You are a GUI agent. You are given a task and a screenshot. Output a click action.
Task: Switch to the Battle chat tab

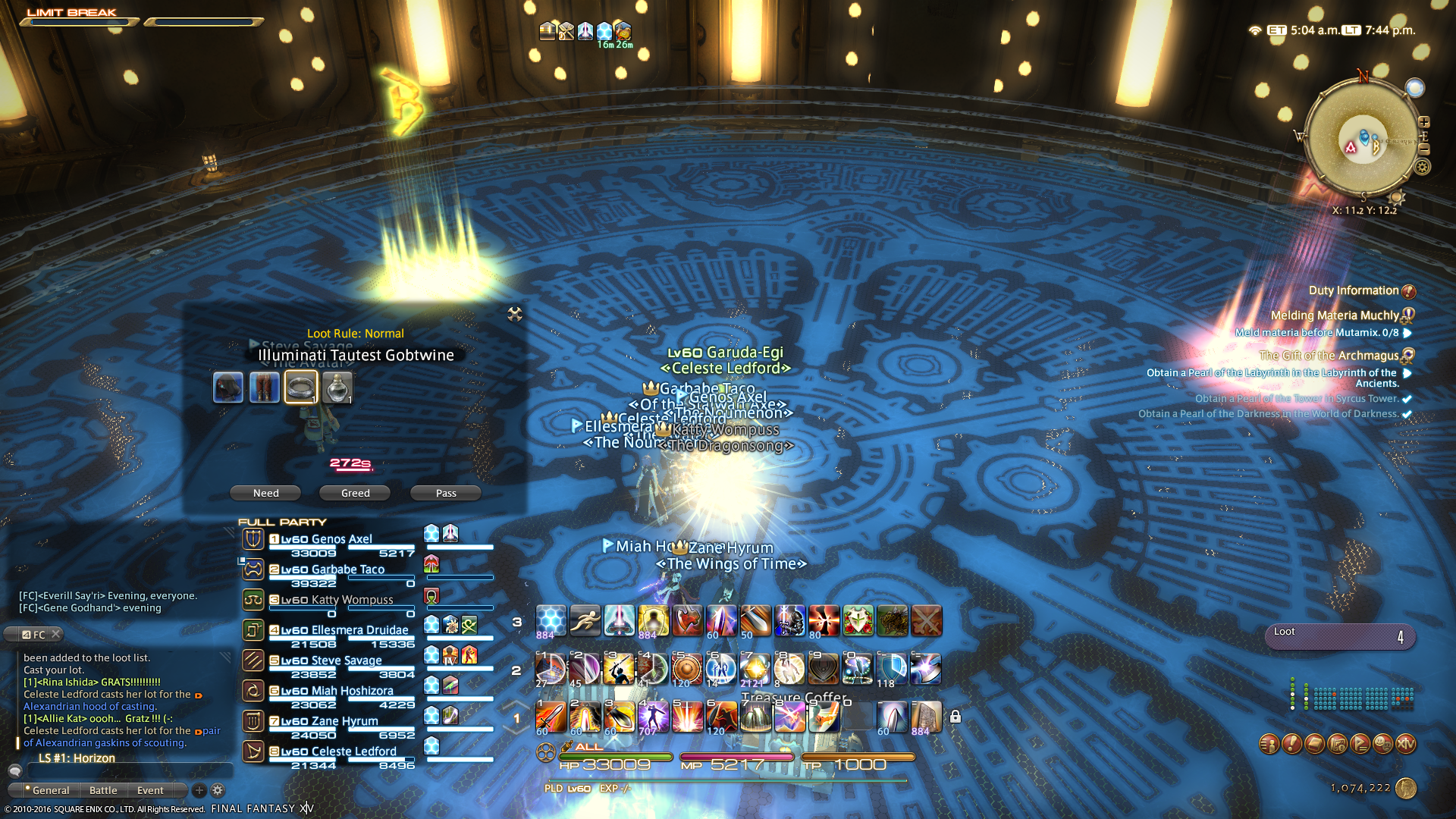click(x=103, y=790)
